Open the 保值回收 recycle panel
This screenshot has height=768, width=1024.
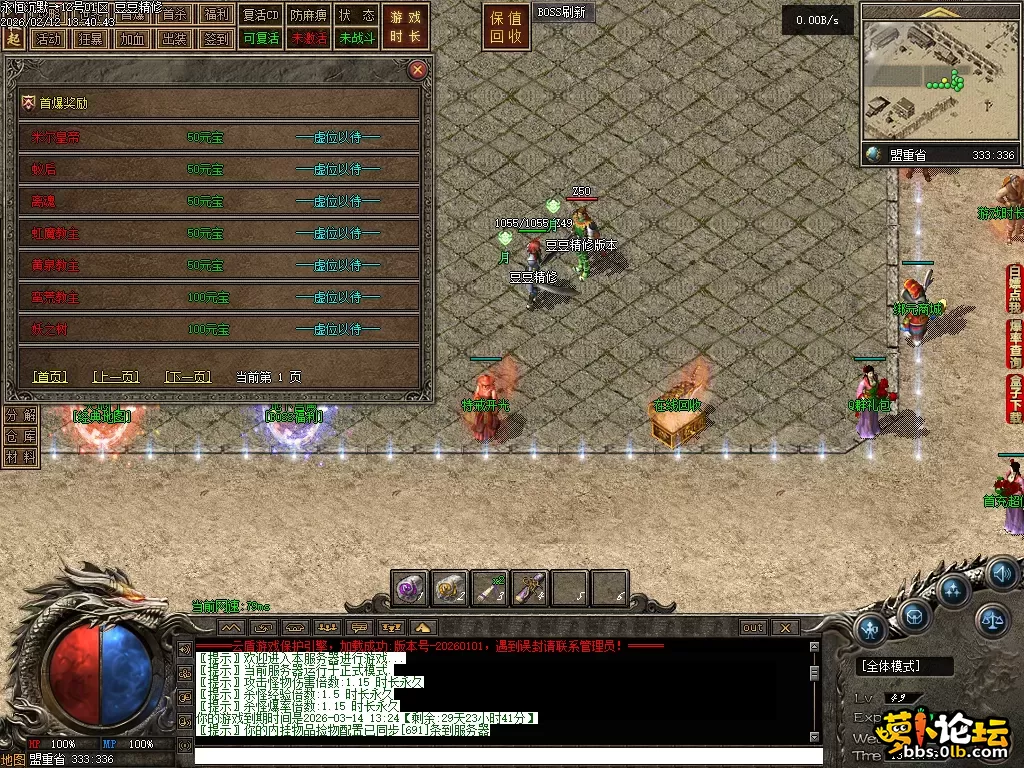pos(506,27)
